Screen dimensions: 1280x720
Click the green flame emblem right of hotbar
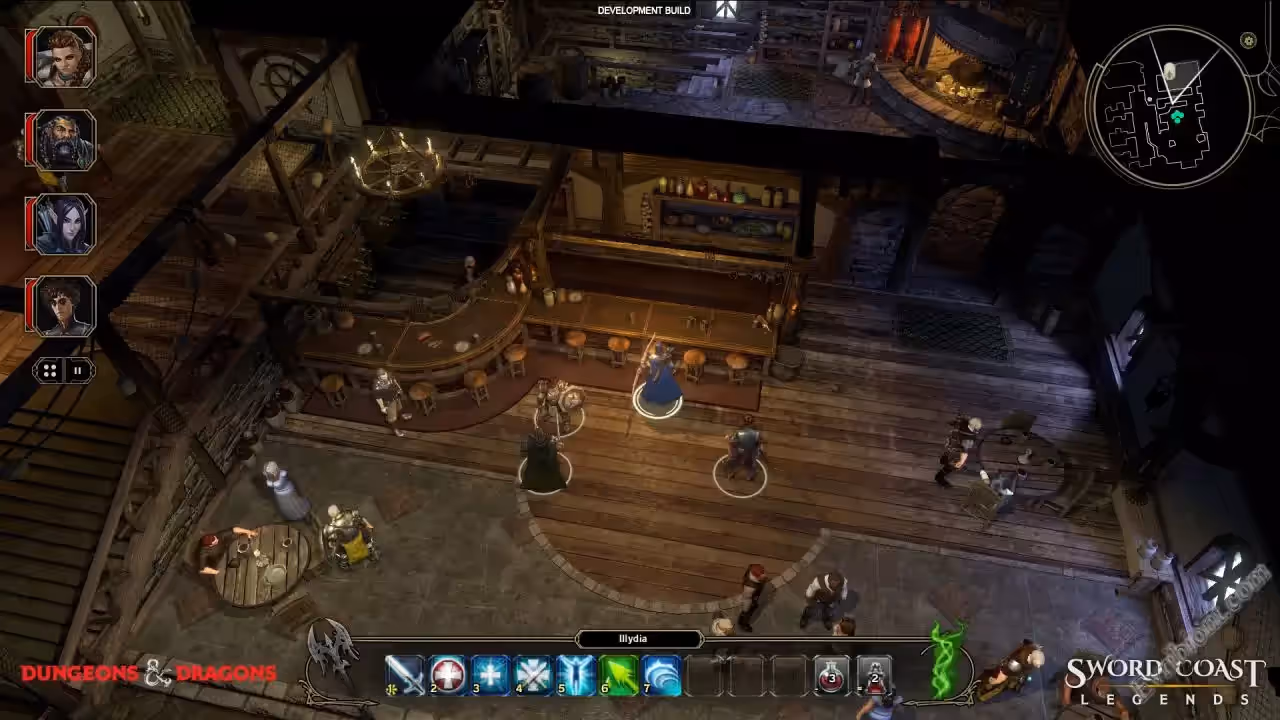pyautogui.click(x=946, y=660)
